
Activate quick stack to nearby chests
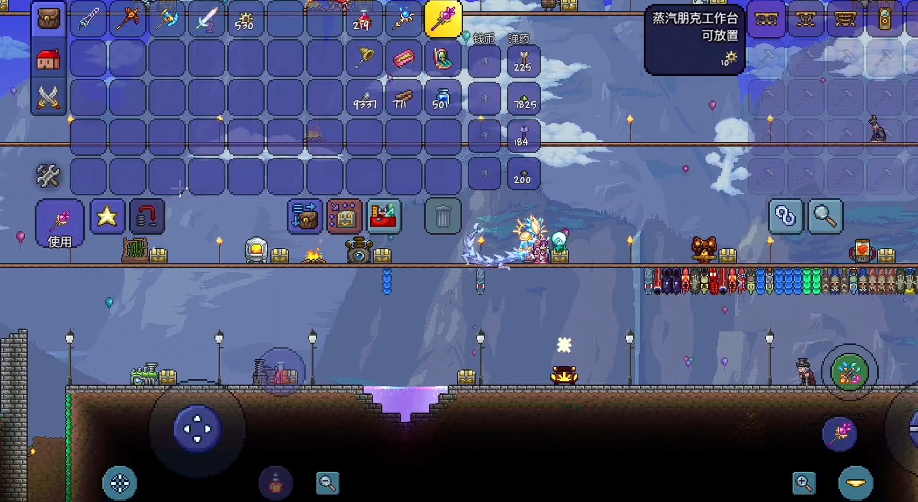point(305,215)
